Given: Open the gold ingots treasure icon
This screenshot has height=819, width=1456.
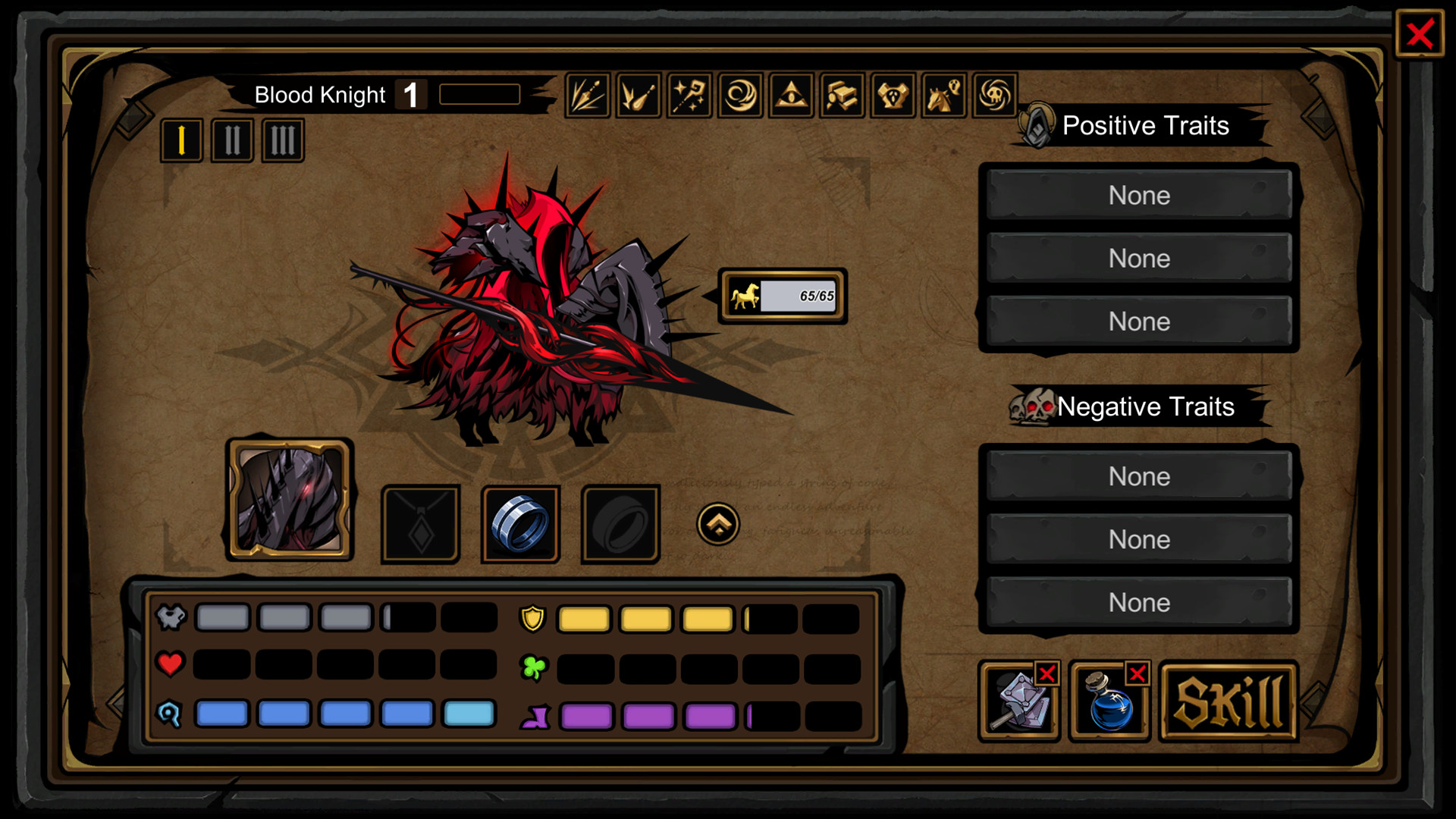Looking at the screenshot, I should (841, 95).
